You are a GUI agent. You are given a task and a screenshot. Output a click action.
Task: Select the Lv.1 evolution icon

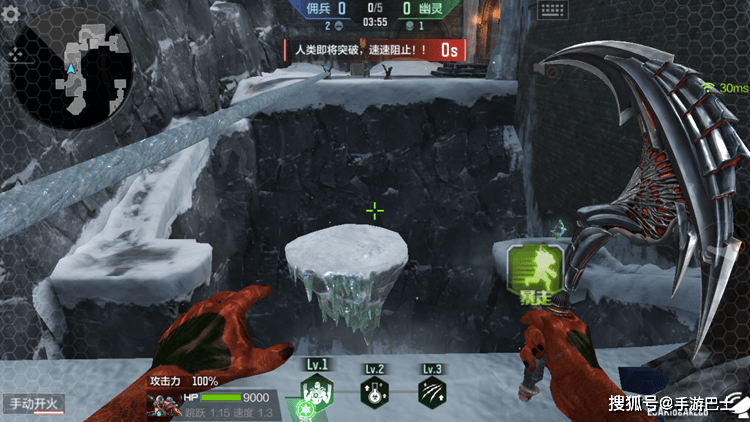[317, 392]
